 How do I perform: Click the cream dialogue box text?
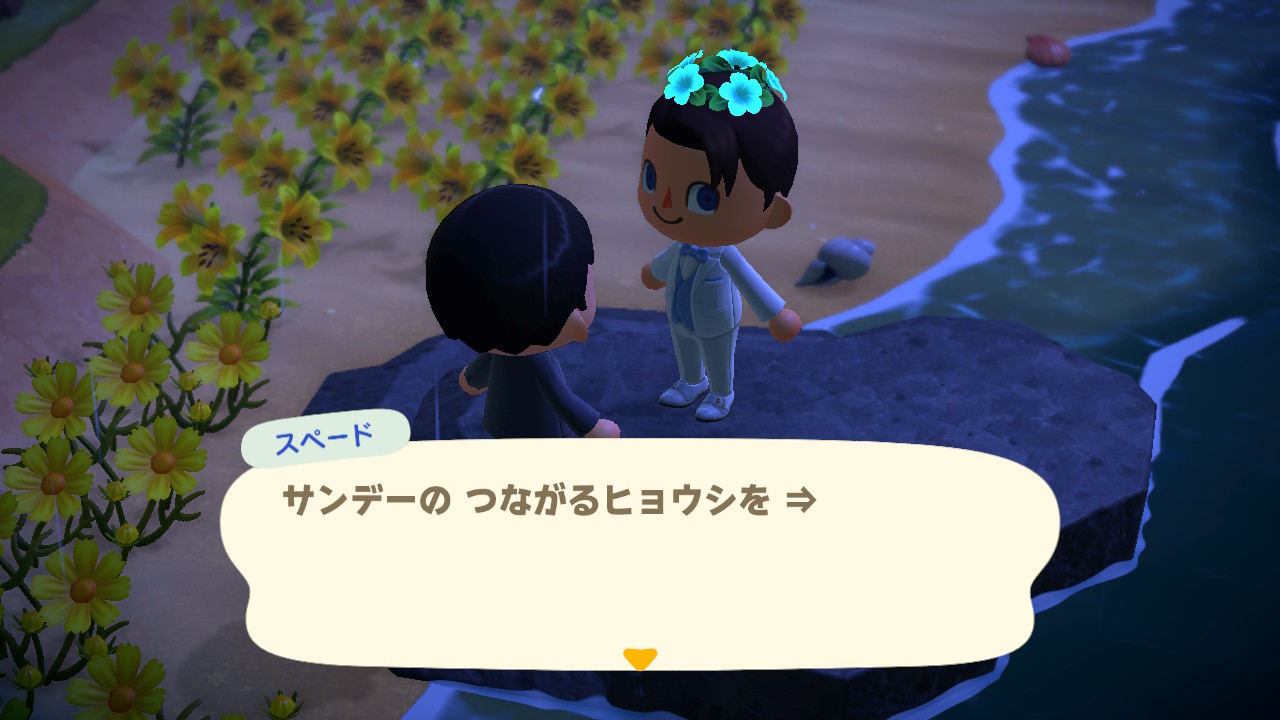pos(549,501)
